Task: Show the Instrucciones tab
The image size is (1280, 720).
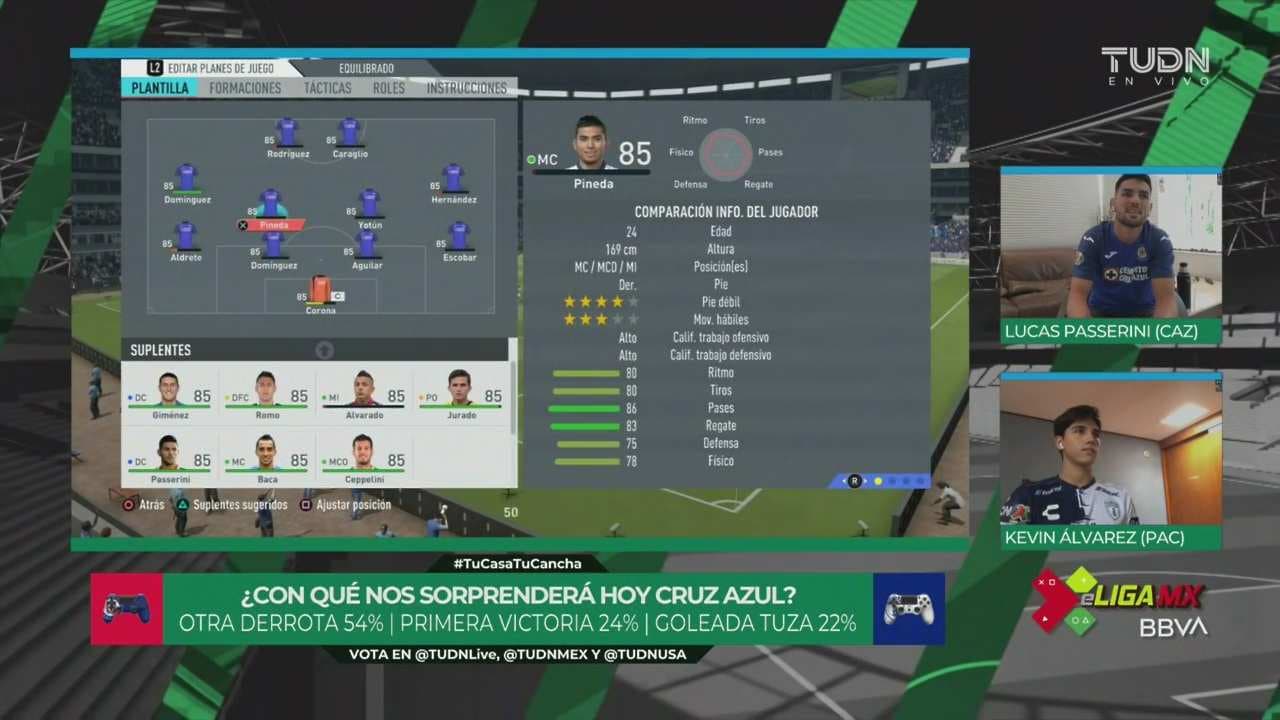Action: click(466, 88)
